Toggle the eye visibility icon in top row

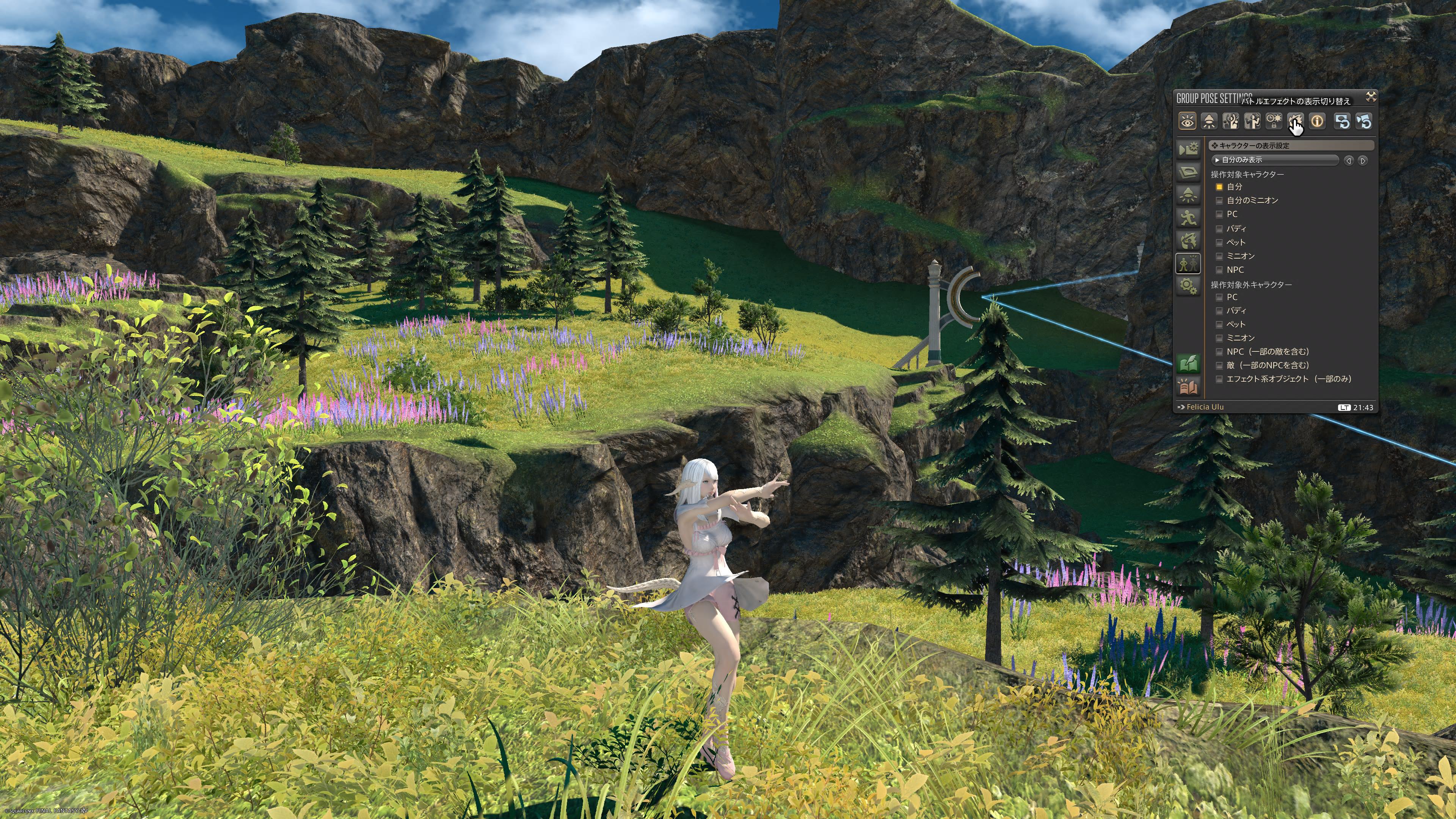click(1187, 121)
